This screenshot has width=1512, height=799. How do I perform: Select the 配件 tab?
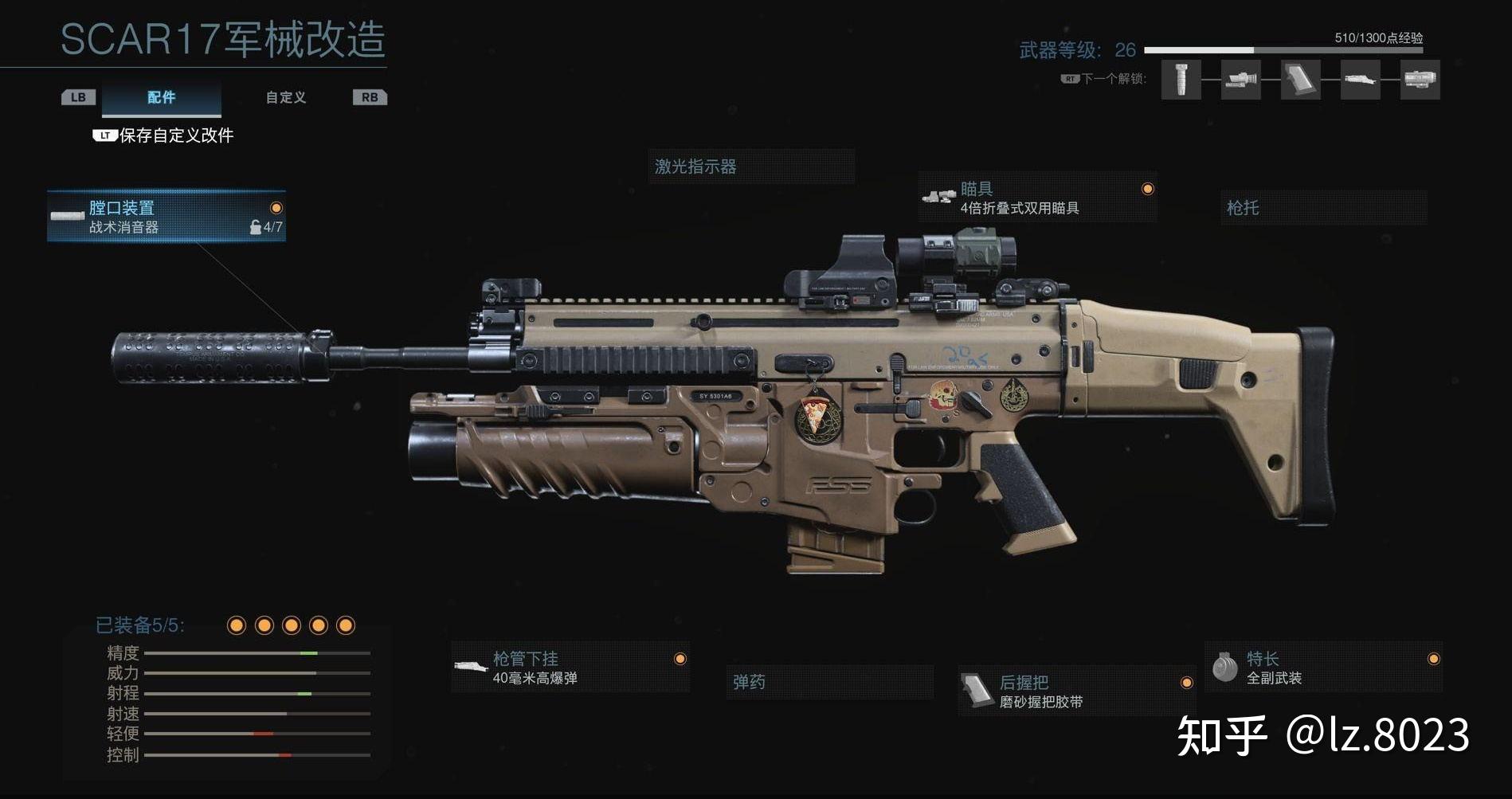[160, 97]
